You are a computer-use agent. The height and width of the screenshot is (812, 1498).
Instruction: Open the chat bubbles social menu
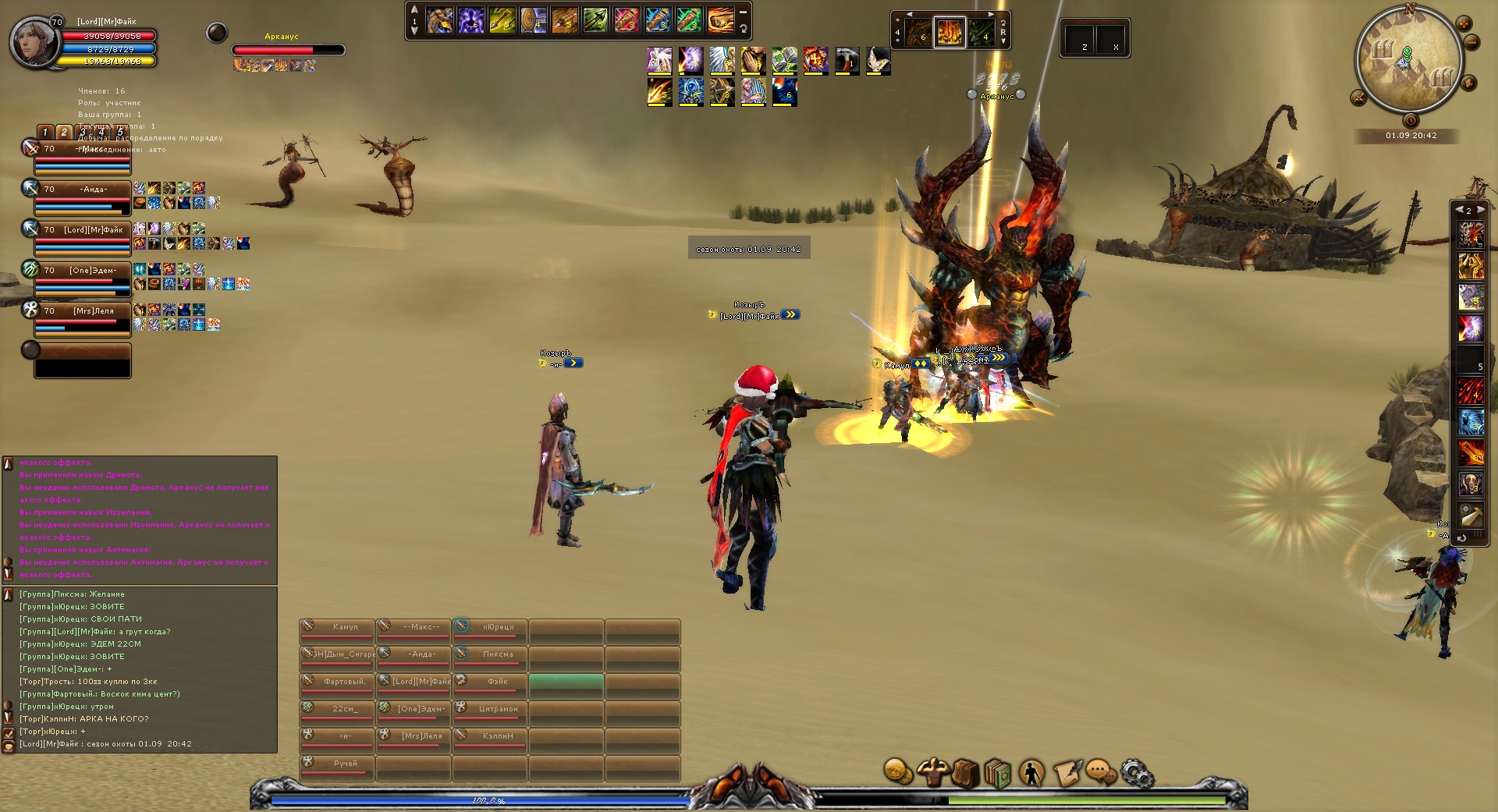tap(1100, 773)
